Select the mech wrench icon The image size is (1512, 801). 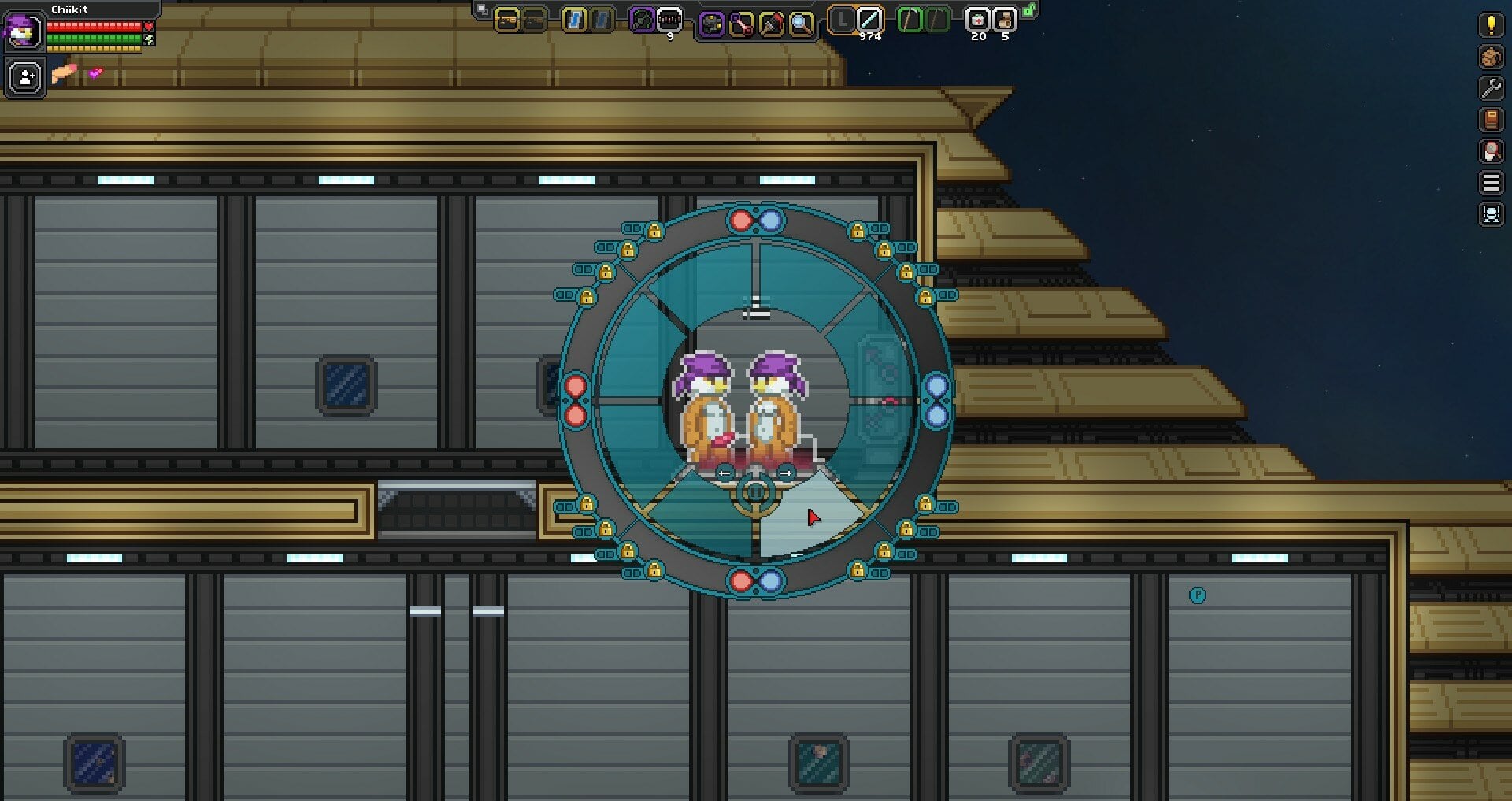pyautogui.click(x=1490, y=89)
